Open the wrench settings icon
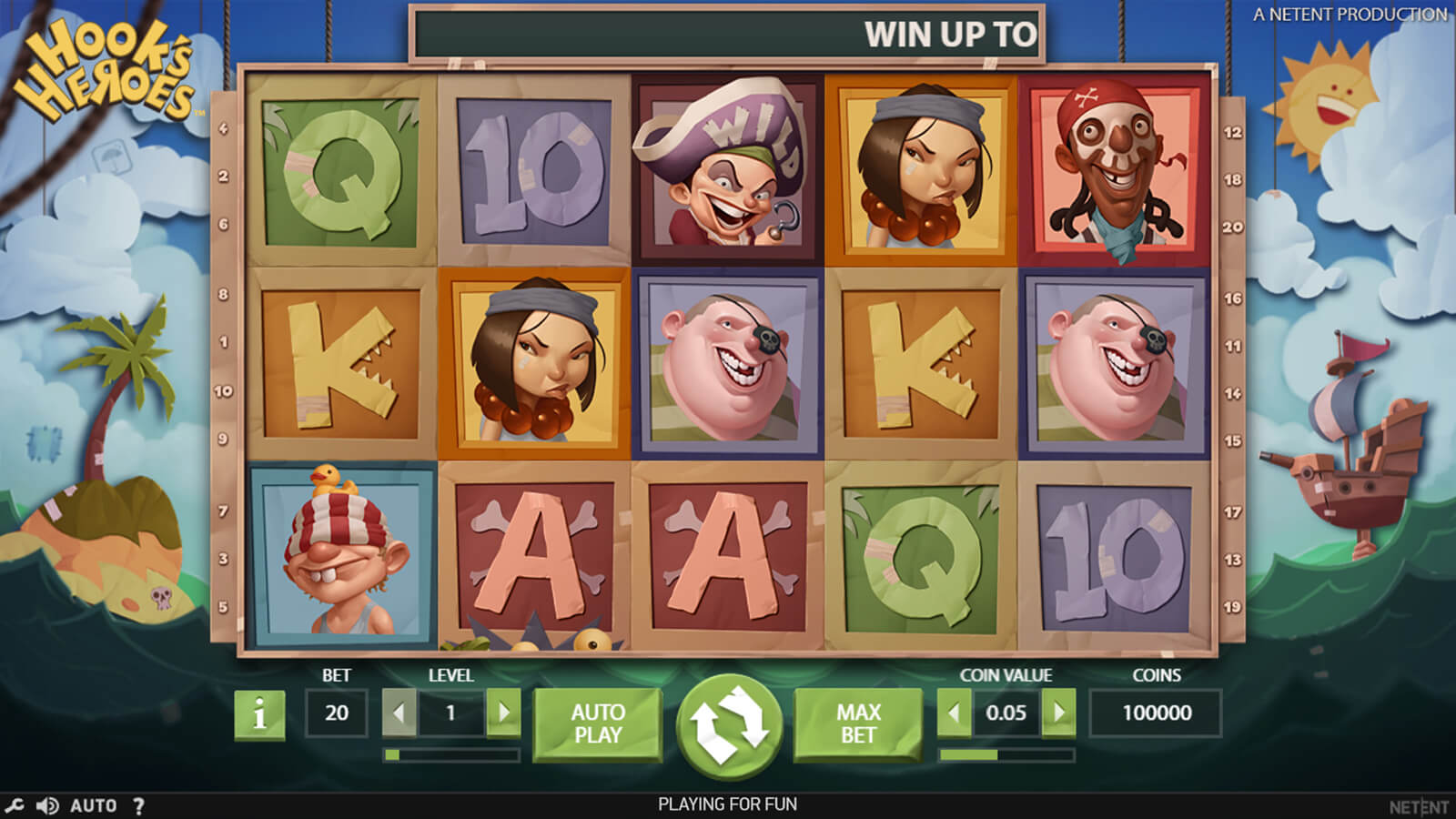This screenshot has width=1456, height=819. 15,805
